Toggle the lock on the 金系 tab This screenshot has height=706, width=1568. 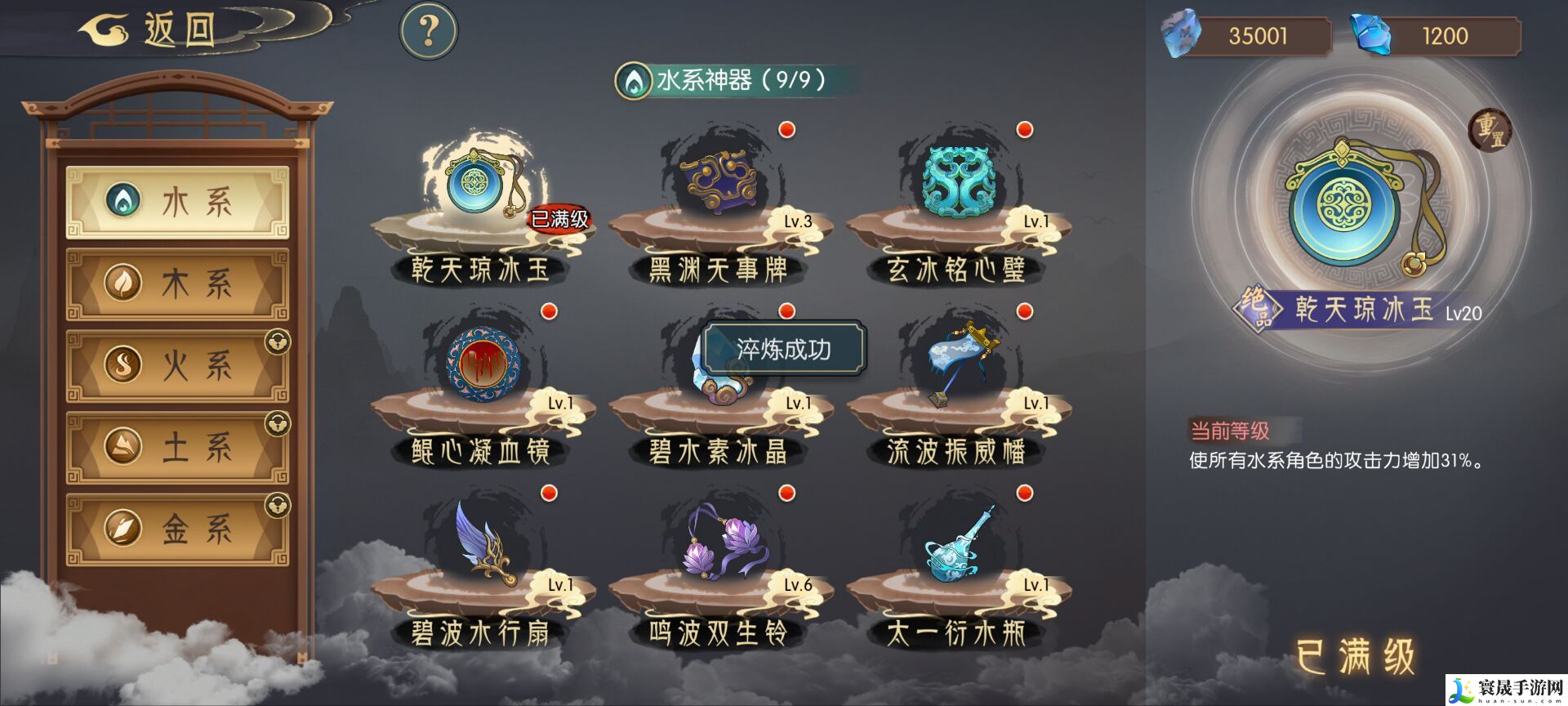(277, 502)
